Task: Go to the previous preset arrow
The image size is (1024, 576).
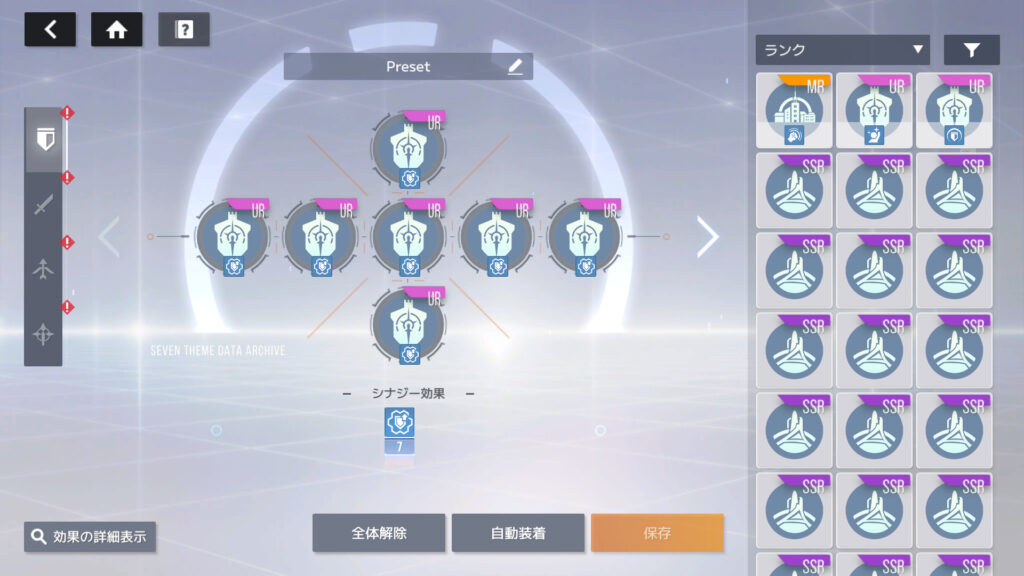Action: pos(109,237)
